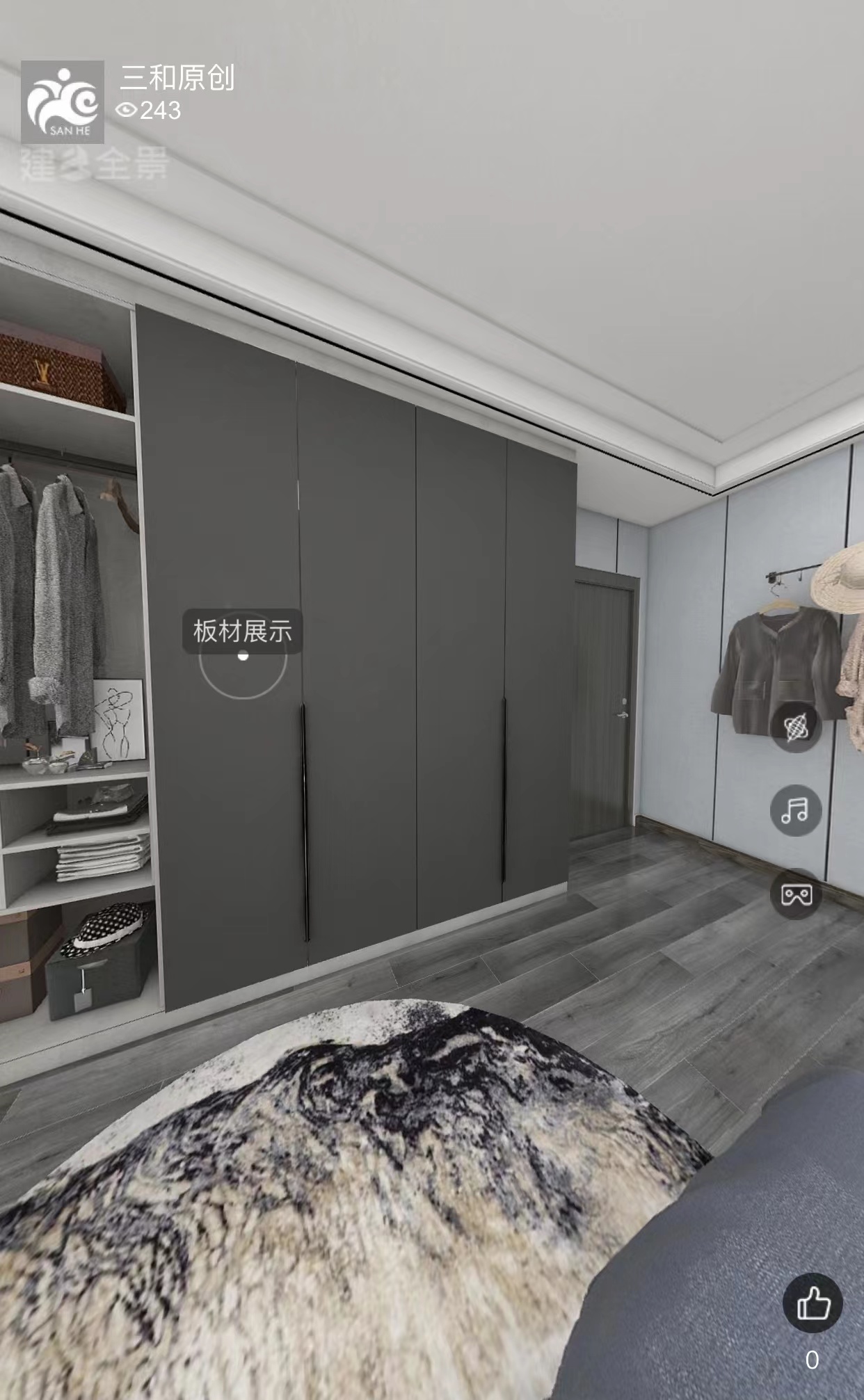Like the panorama with the thumbs-up button

coord(813,1302)
